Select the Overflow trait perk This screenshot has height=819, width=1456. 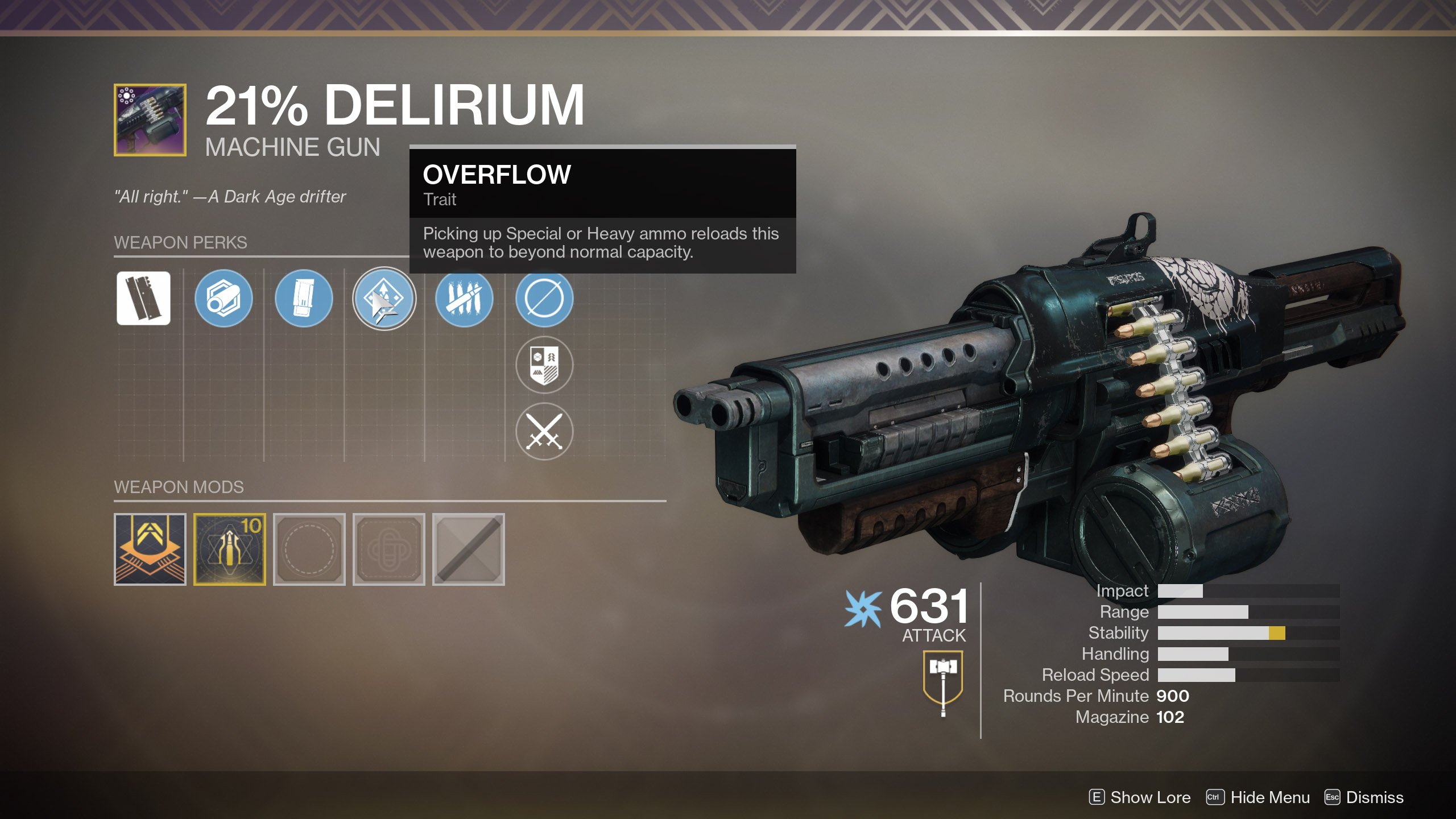pos(384,299)
